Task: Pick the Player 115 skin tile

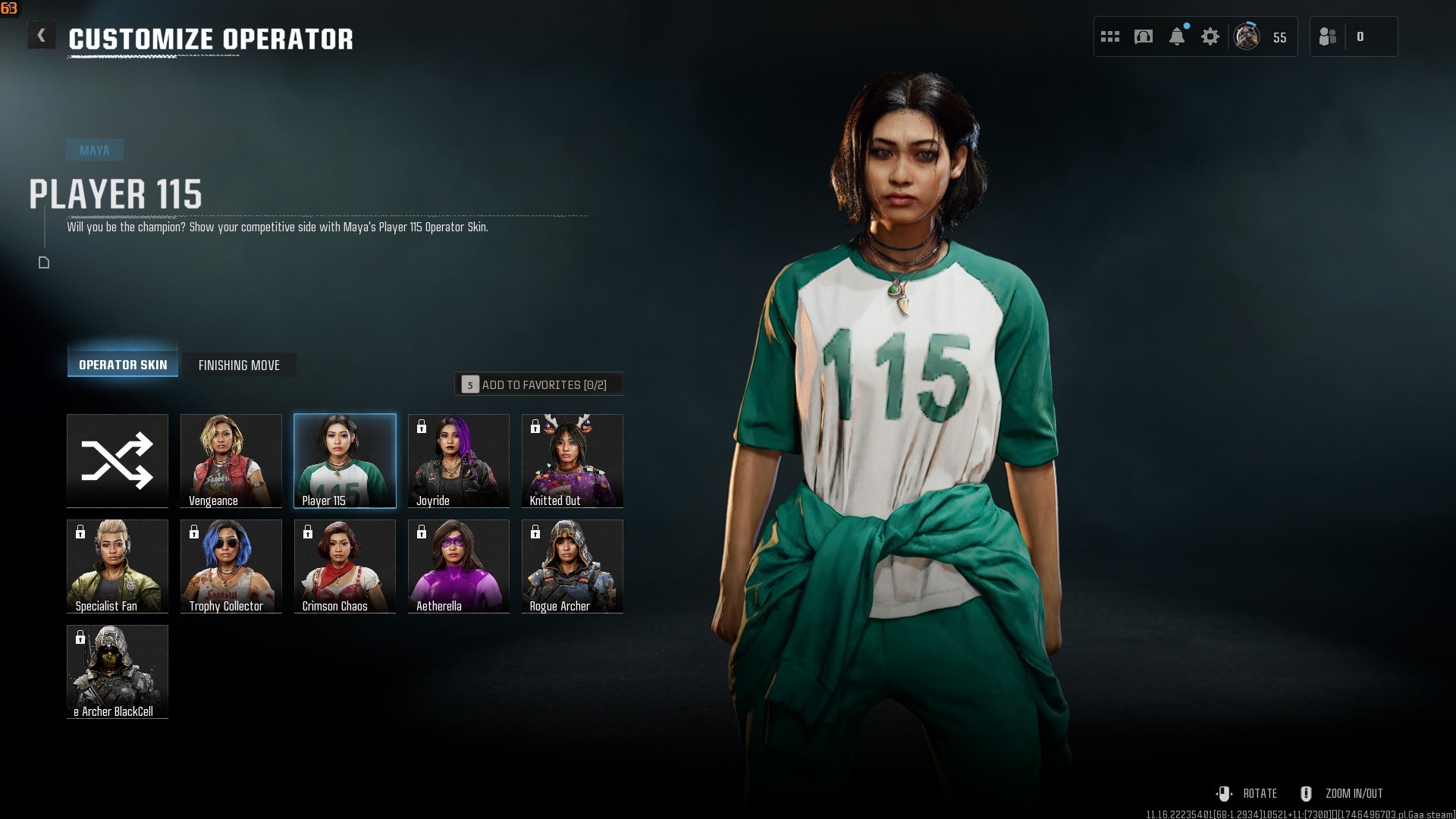Action: click(345, 460)
